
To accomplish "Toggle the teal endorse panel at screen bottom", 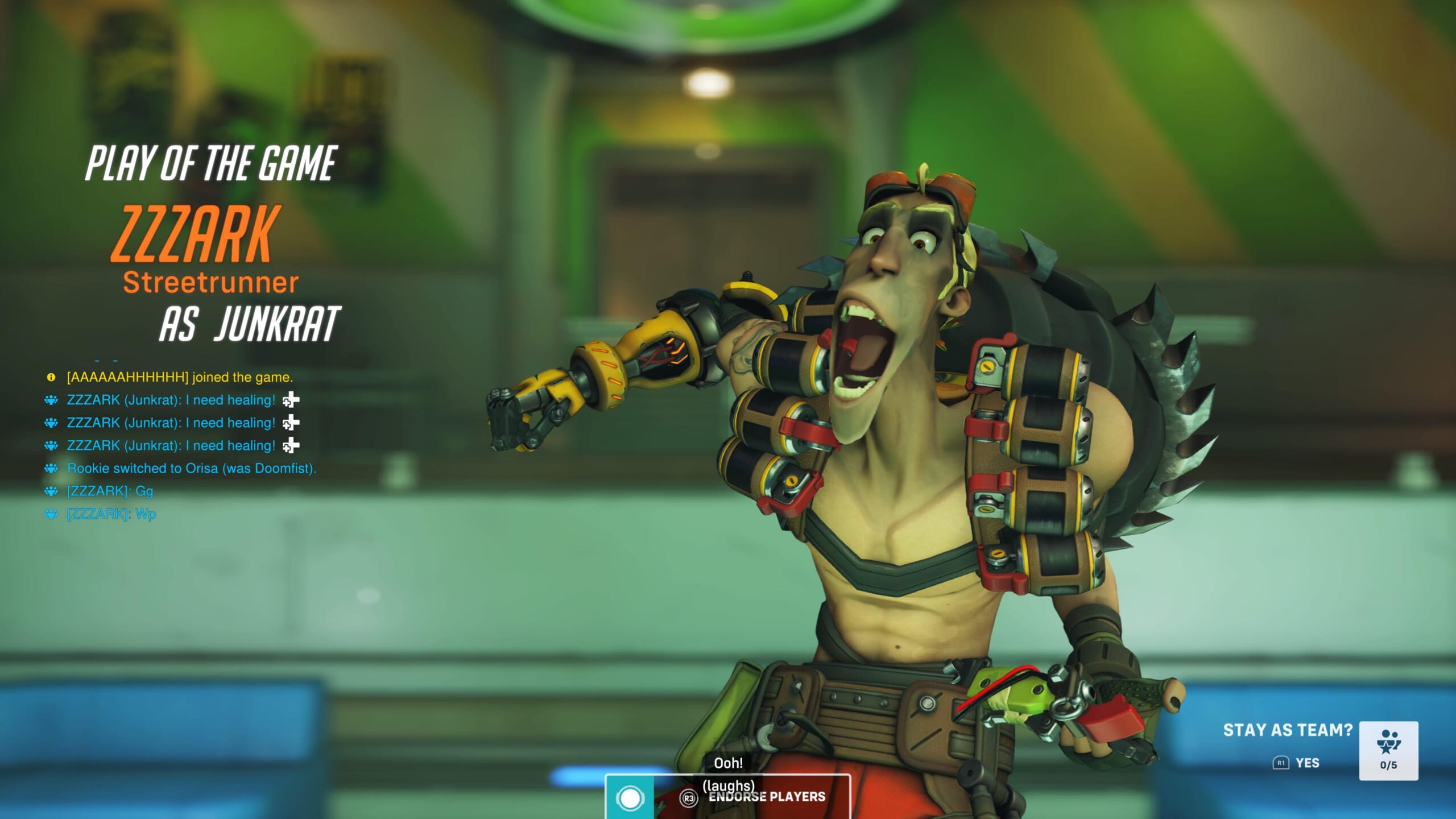I will (728, 796).
